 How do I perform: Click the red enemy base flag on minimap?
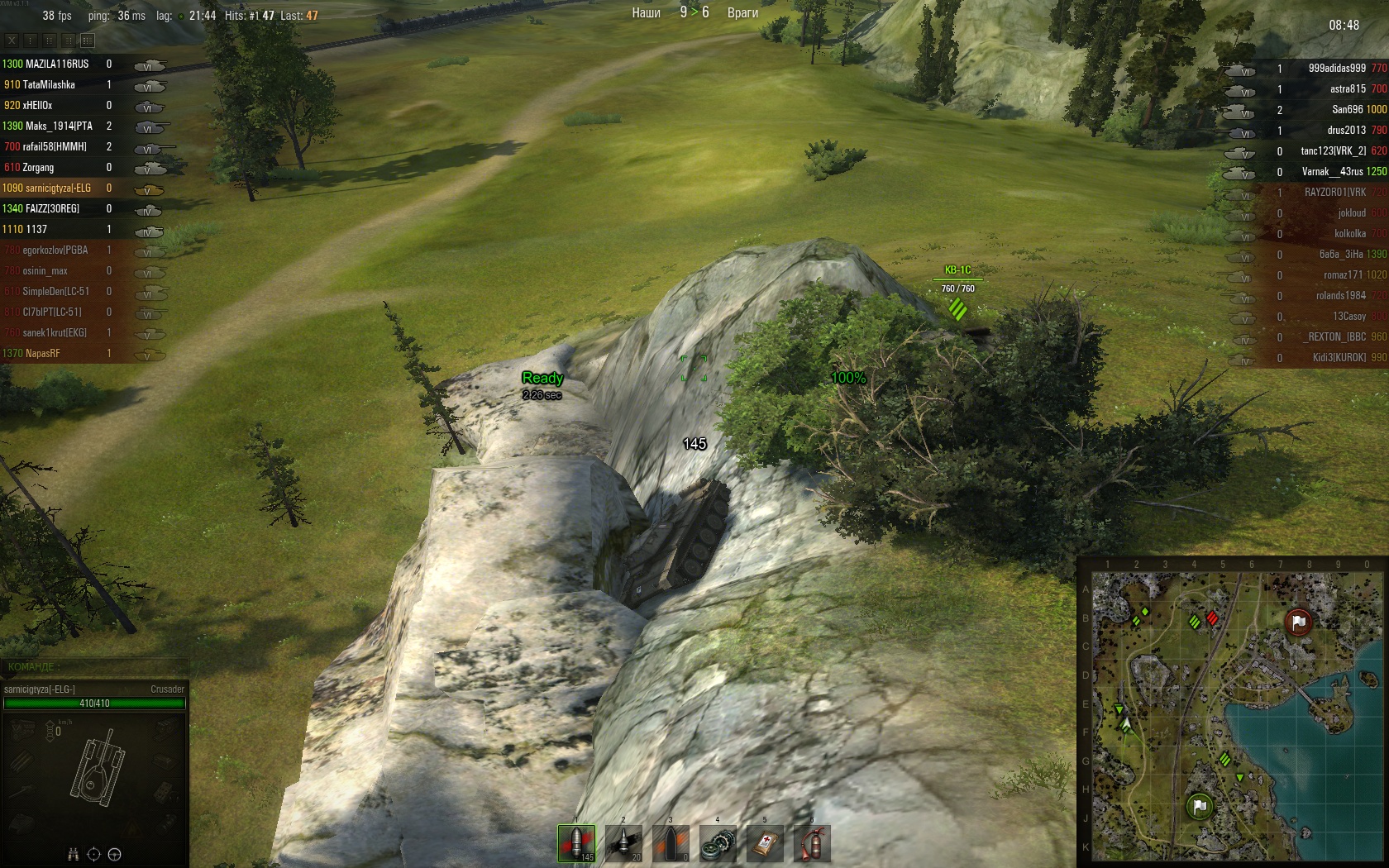[x=1298, y=622]
